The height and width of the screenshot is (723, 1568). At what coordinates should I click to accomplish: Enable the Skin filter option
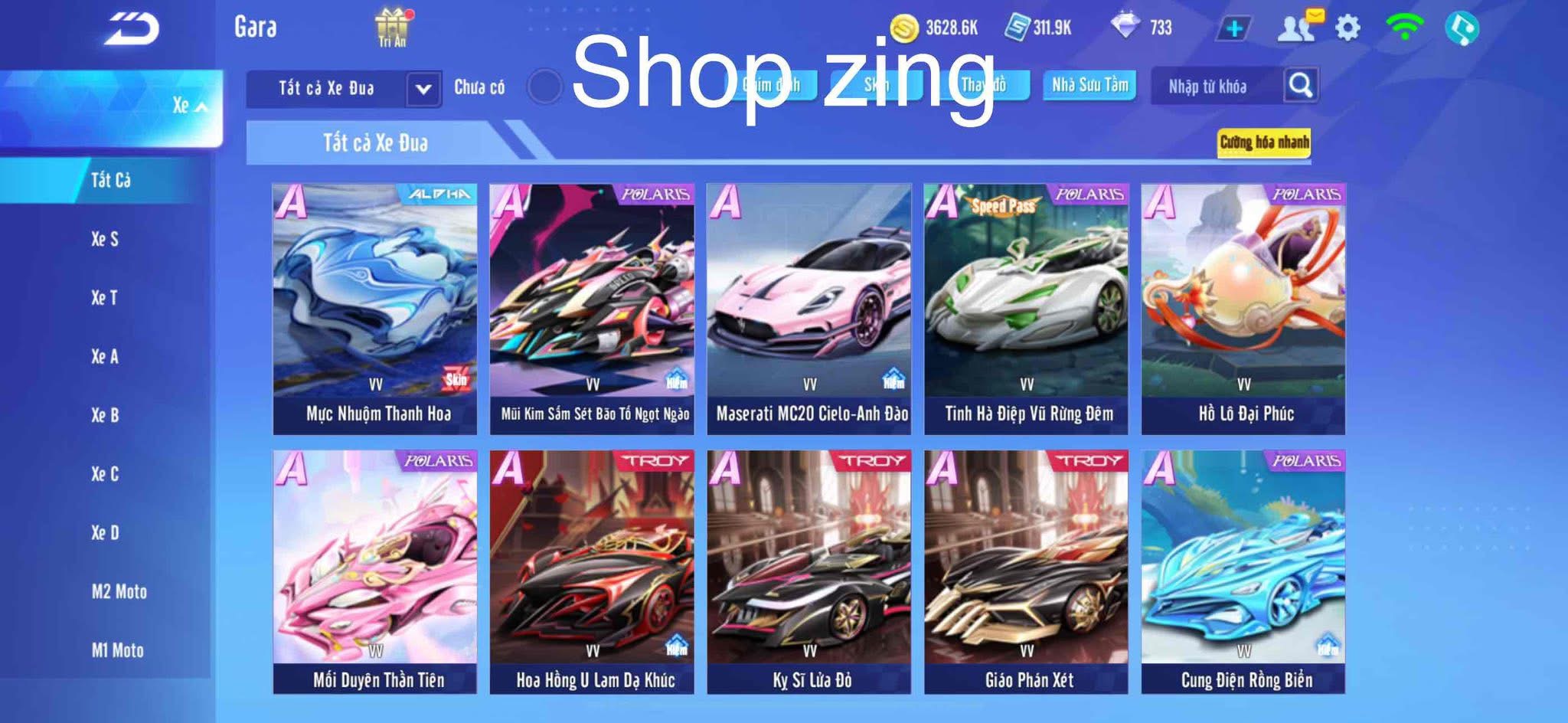click(x=875, y=86)
